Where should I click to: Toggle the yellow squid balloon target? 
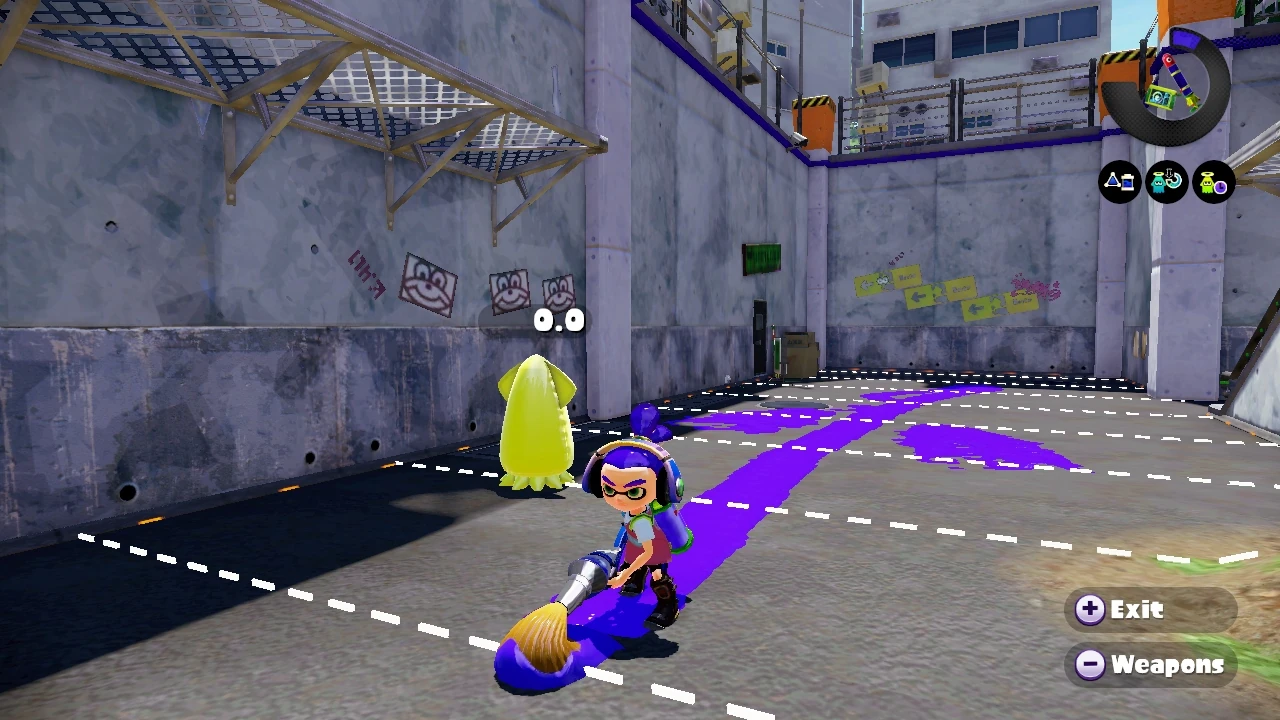(537, 425)
